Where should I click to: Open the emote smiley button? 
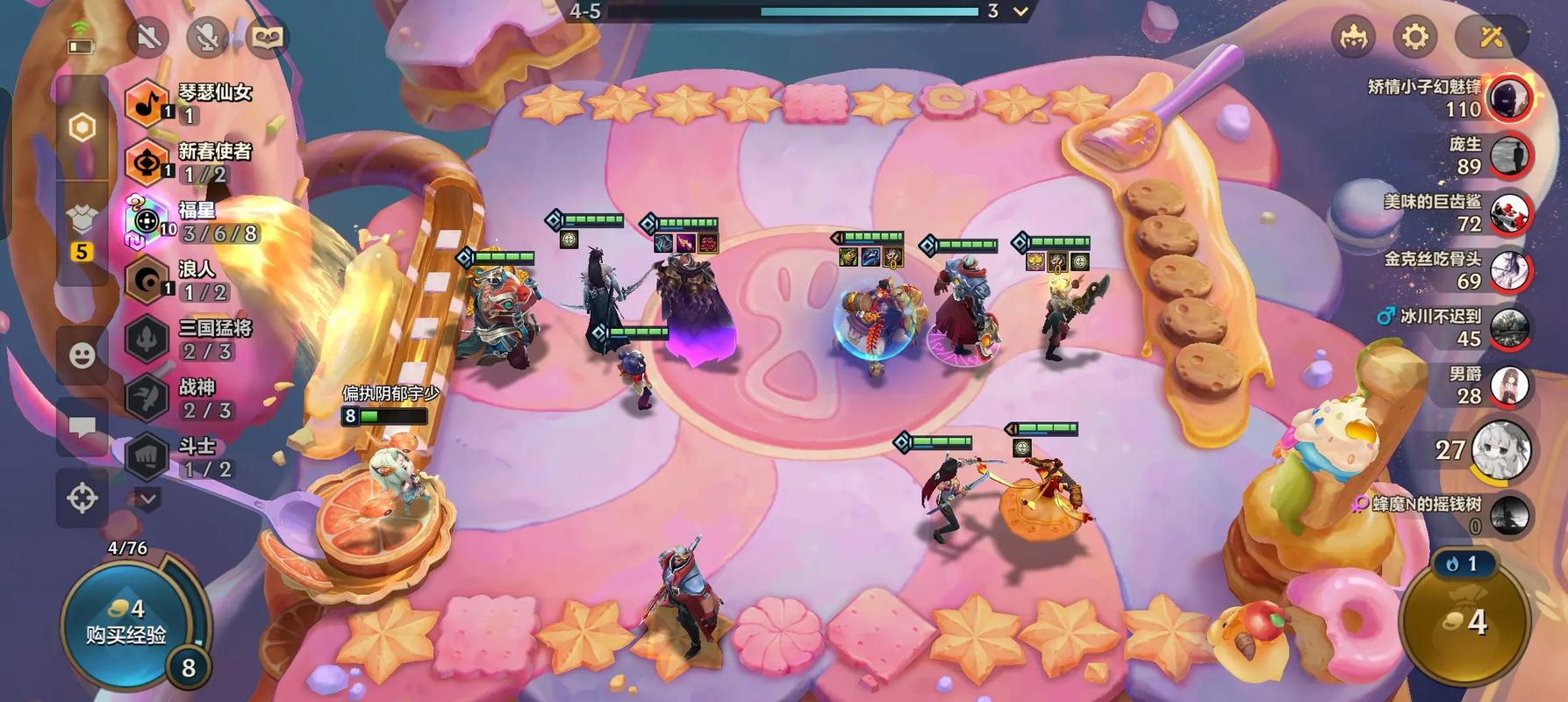pyautogui.click(x=82, y=355)
